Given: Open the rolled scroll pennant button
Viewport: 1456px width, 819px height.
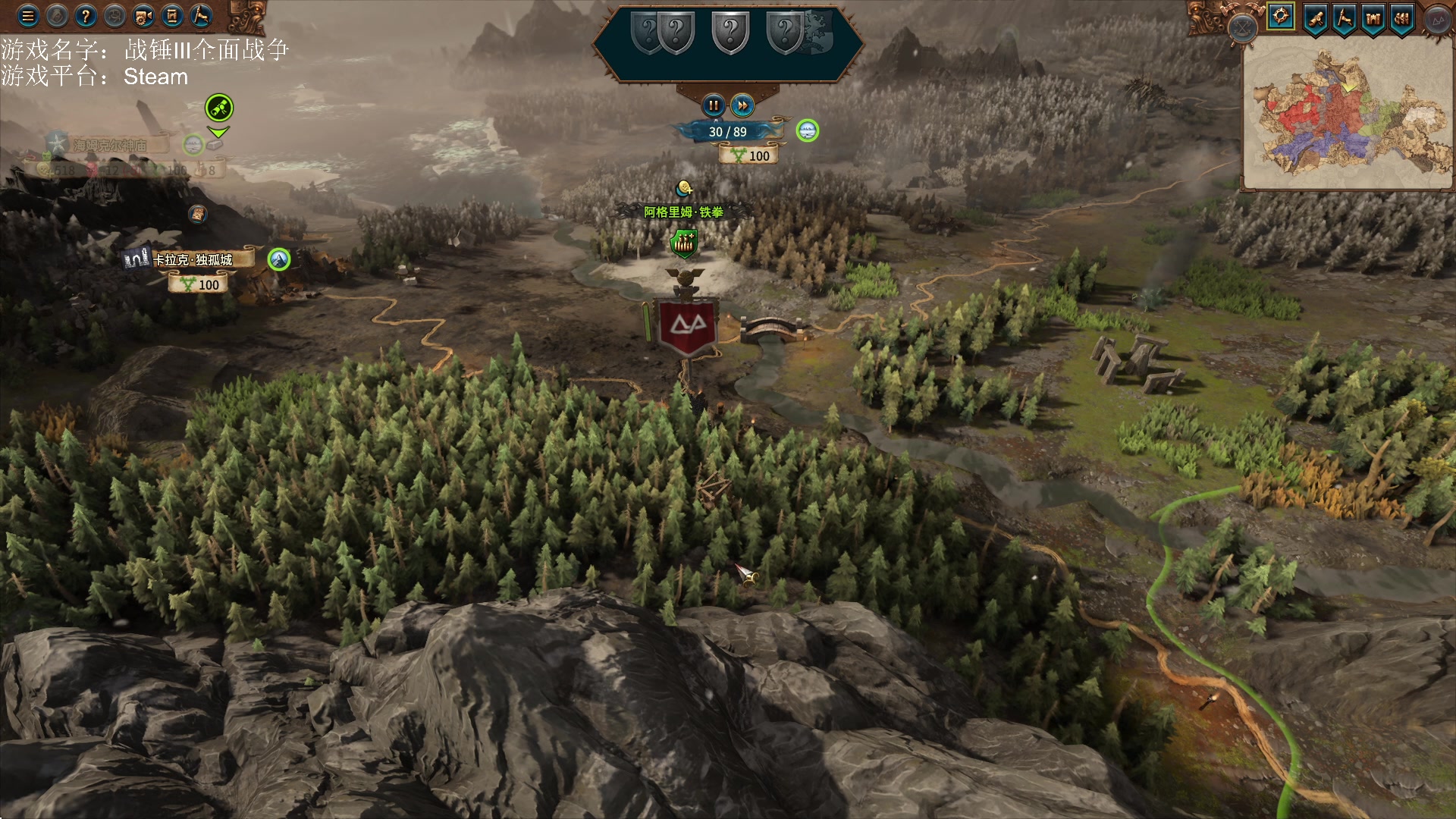Looking at the screenshot, I should 1316,17.
